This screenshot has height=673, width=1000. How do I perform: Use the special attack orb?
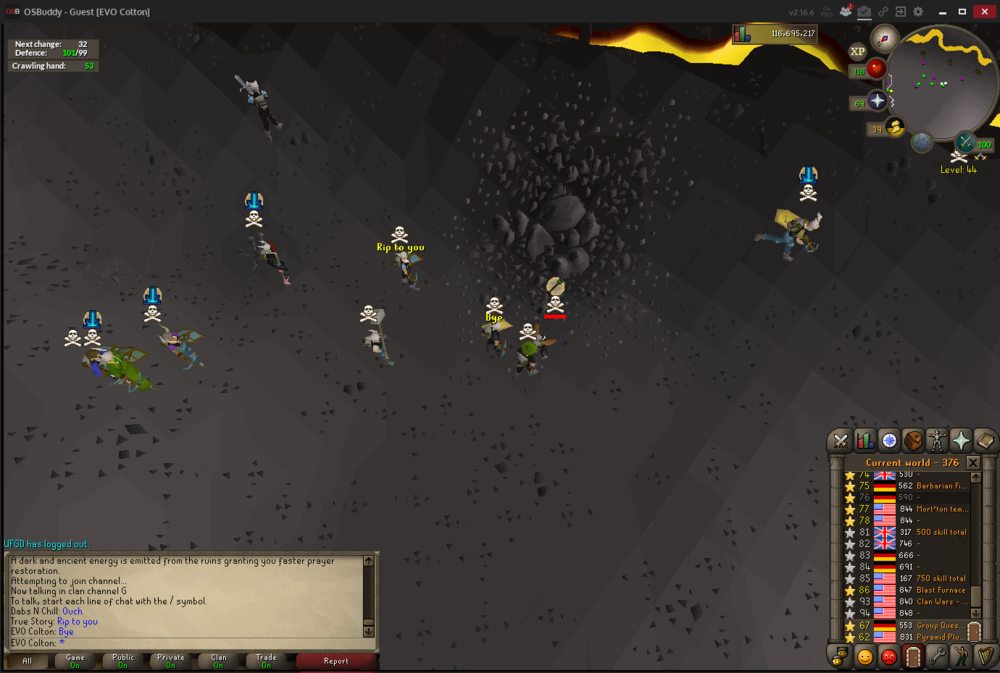point(965,143)
